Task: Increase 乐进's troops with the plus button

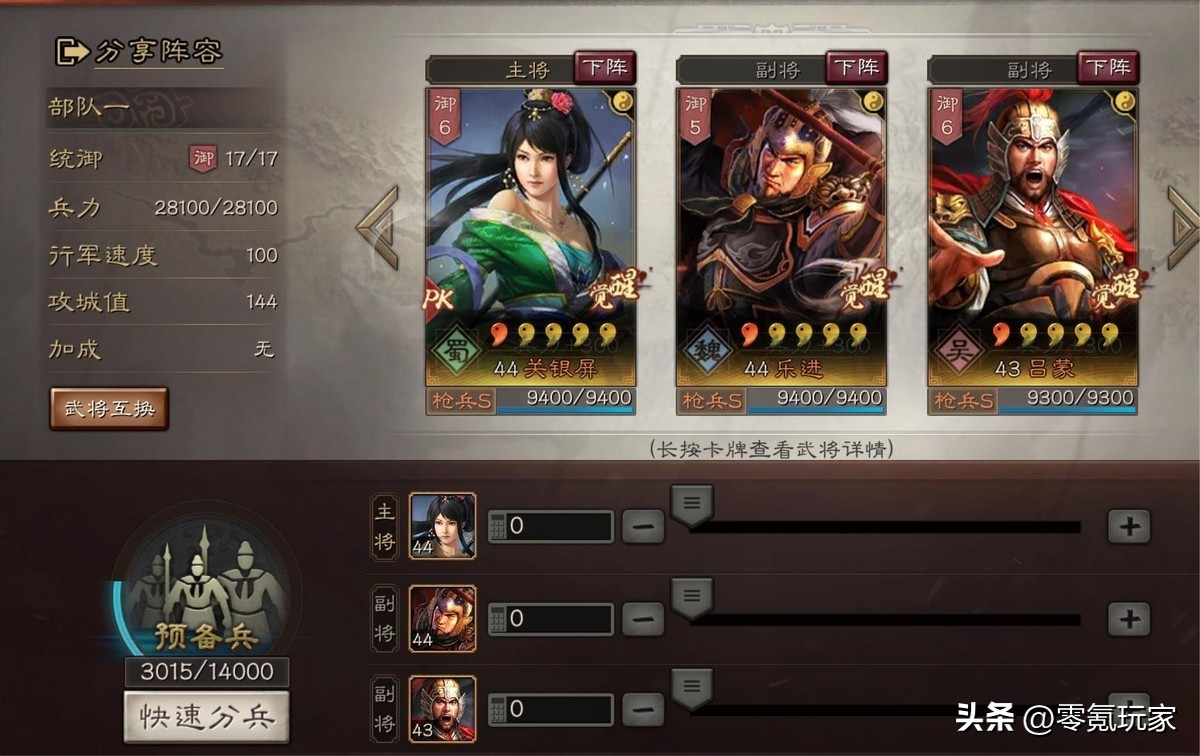Action: pyautogui.click(x=1129, y=620)
